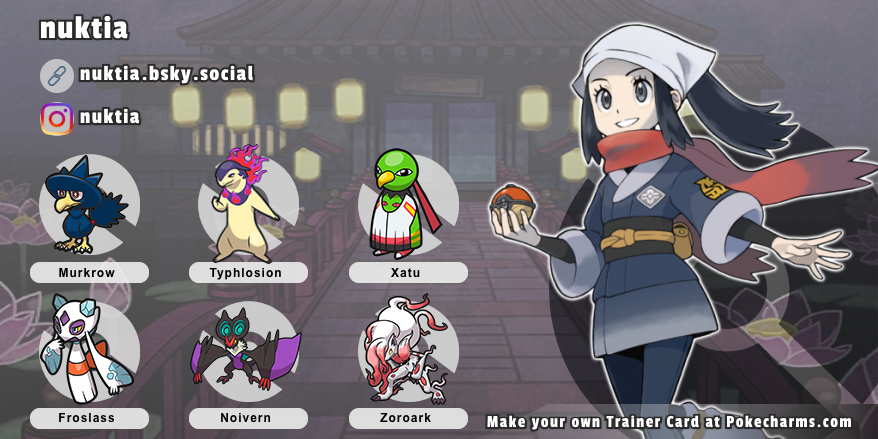The width and height of the screenshot is (878, 439).
Task: Click the Noivern name label
Action: pos(248,418)
